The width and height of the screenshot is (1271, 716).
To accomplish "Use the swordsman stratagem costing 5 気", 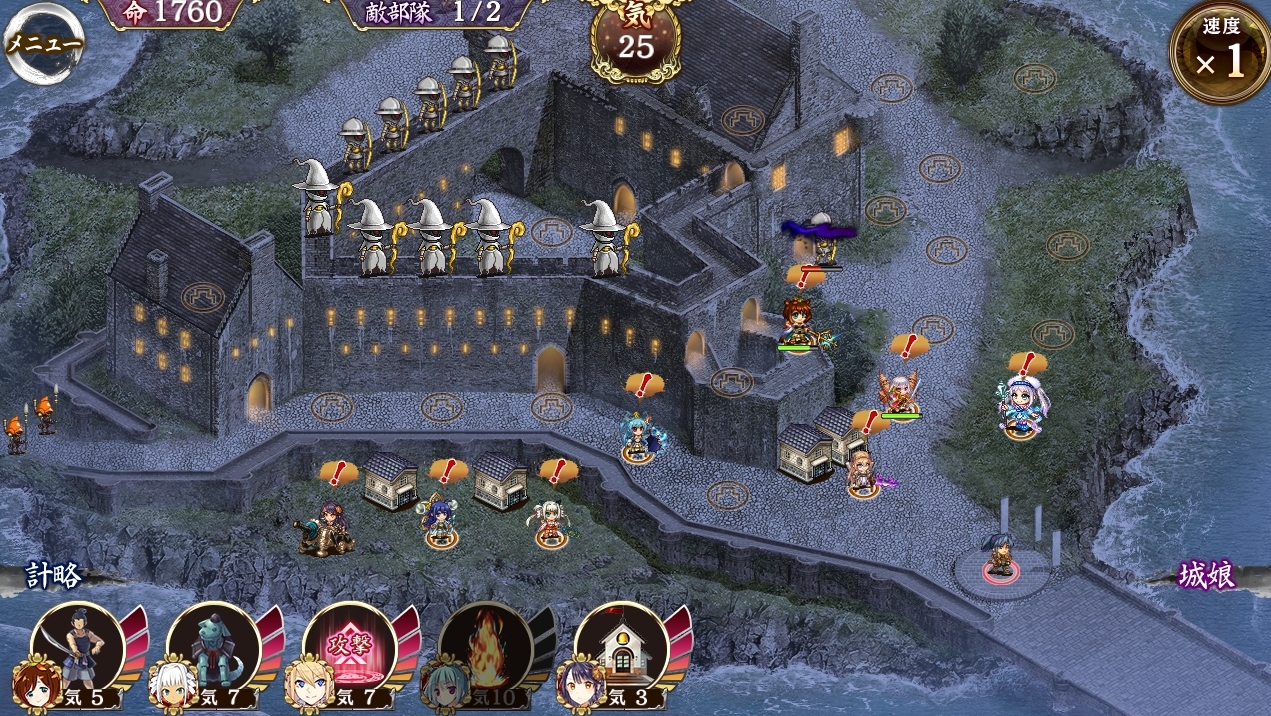I will pos(78,649).
